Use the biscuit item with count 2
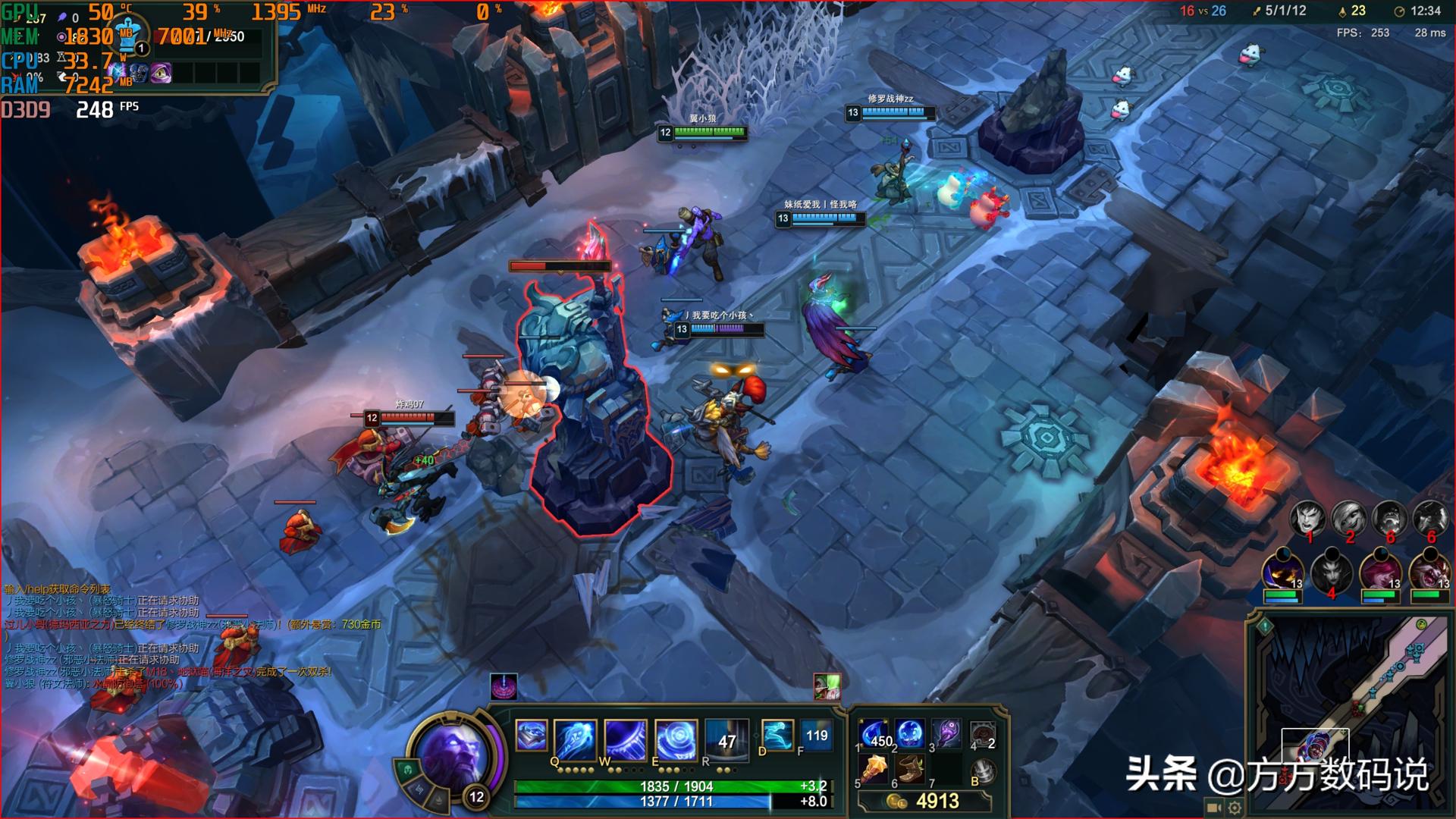 (x=983, y=734)
